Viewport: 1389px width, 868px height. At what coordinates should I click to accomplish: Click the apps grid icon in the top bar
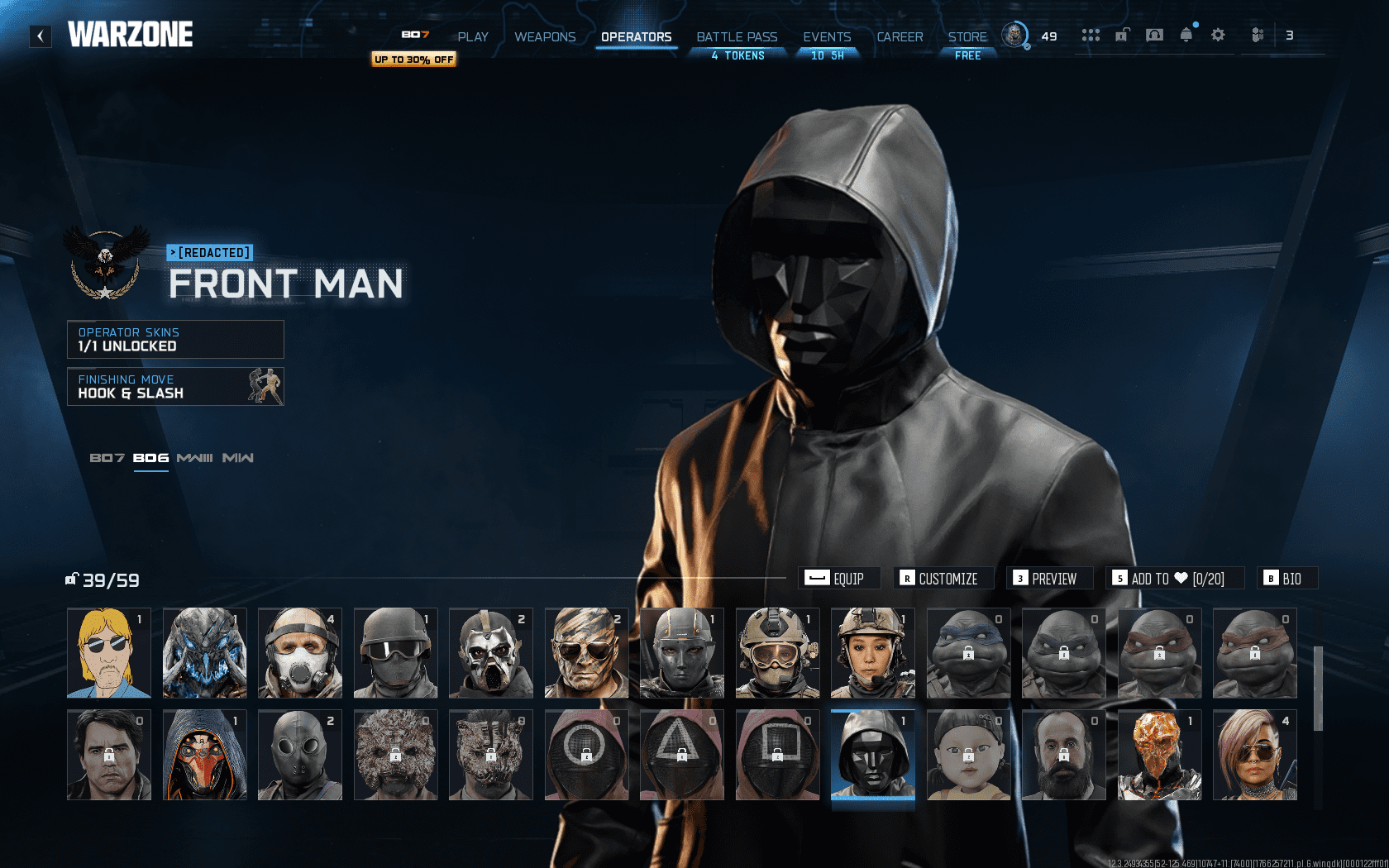click(1091, 36)
